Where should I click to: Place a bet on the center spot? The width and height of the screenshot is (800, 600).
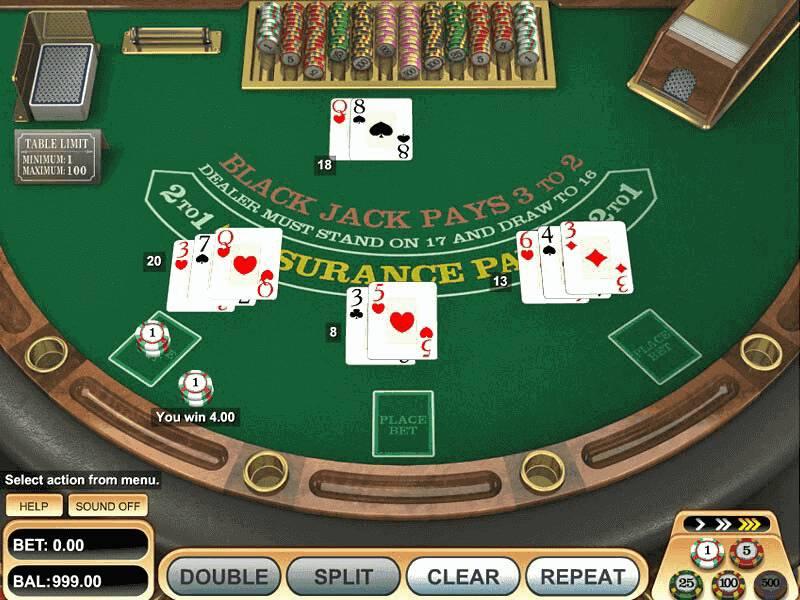[x=403, y=424]
